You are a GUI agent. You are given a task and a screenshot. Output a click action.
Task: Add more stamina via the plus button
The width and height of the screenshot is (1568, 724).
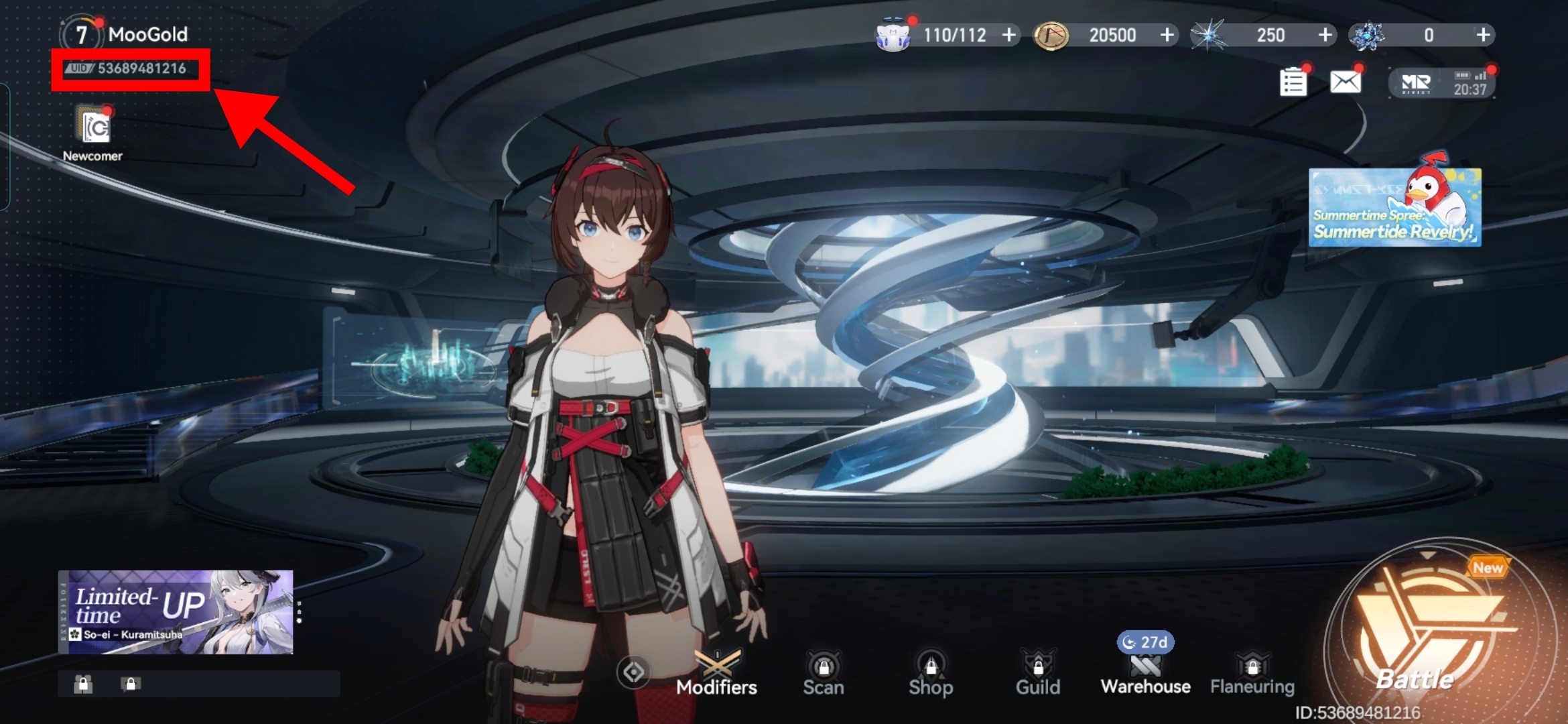(1009, 35)
